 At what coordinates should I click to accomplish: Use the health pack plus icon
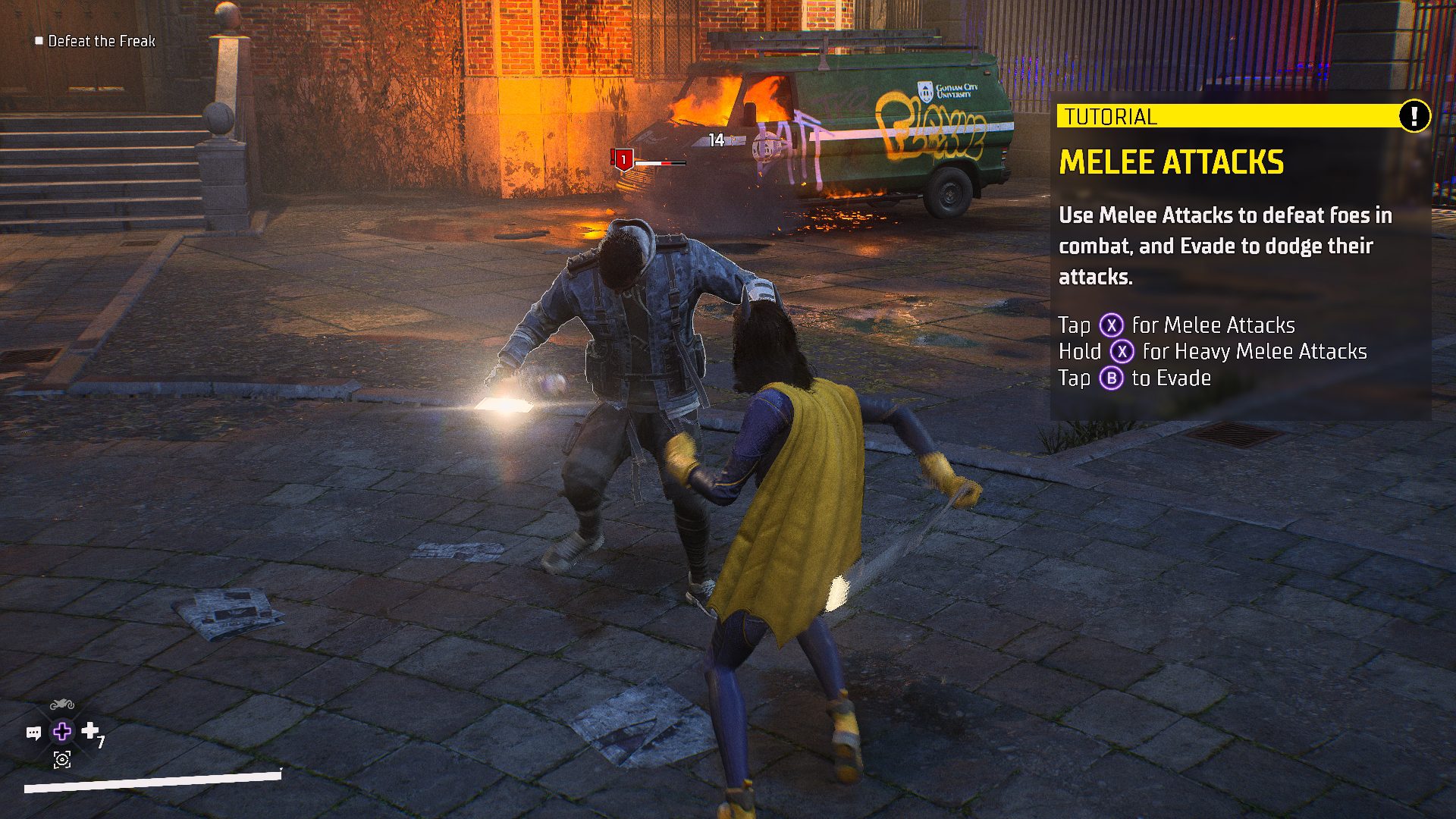click(x=90, y=730)
